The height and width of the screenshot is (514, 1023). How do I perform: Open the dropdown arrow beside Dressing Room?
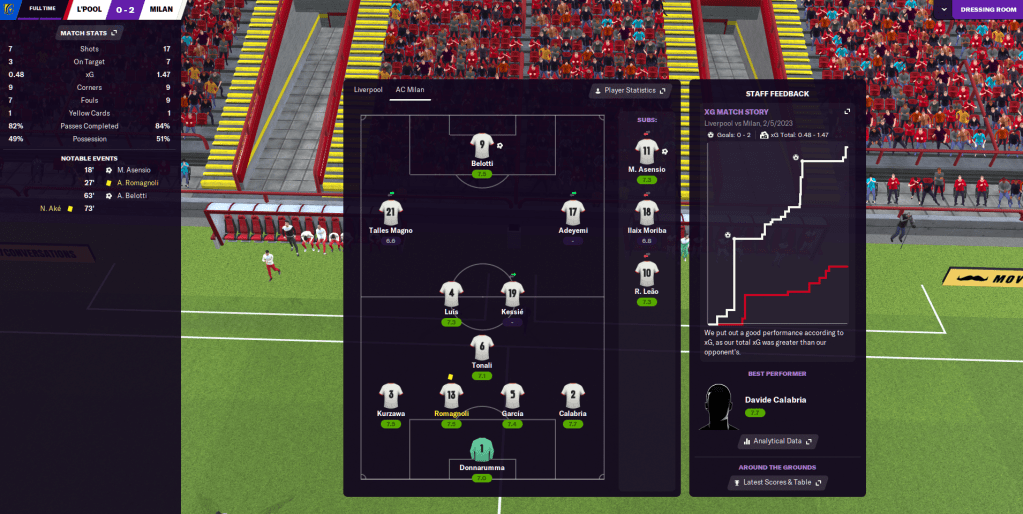tap(941, 10)
